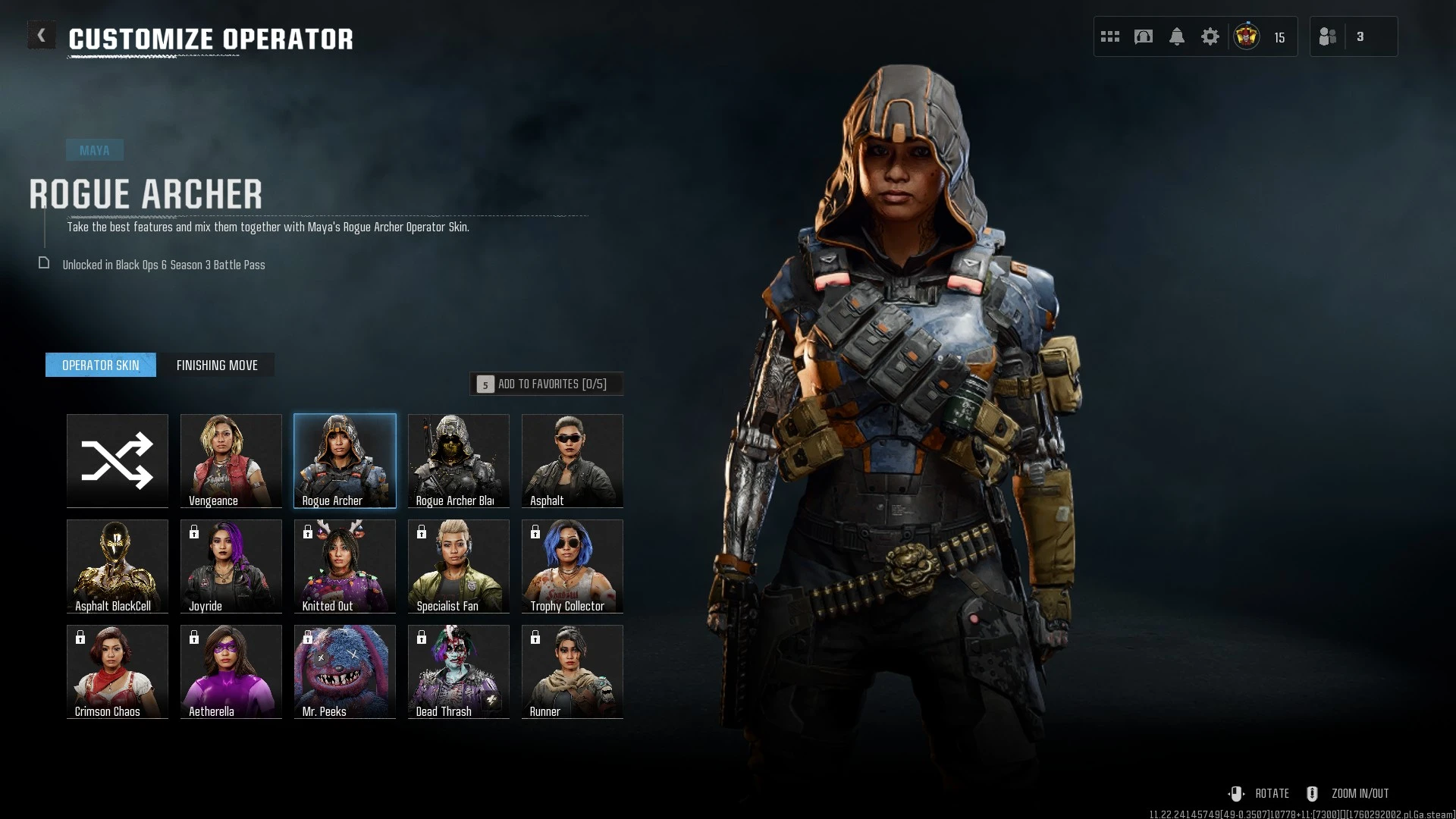This screenshot has width=1456, height=819.
Task: Select the purple Aetherella skin
Action: (231, 671)
